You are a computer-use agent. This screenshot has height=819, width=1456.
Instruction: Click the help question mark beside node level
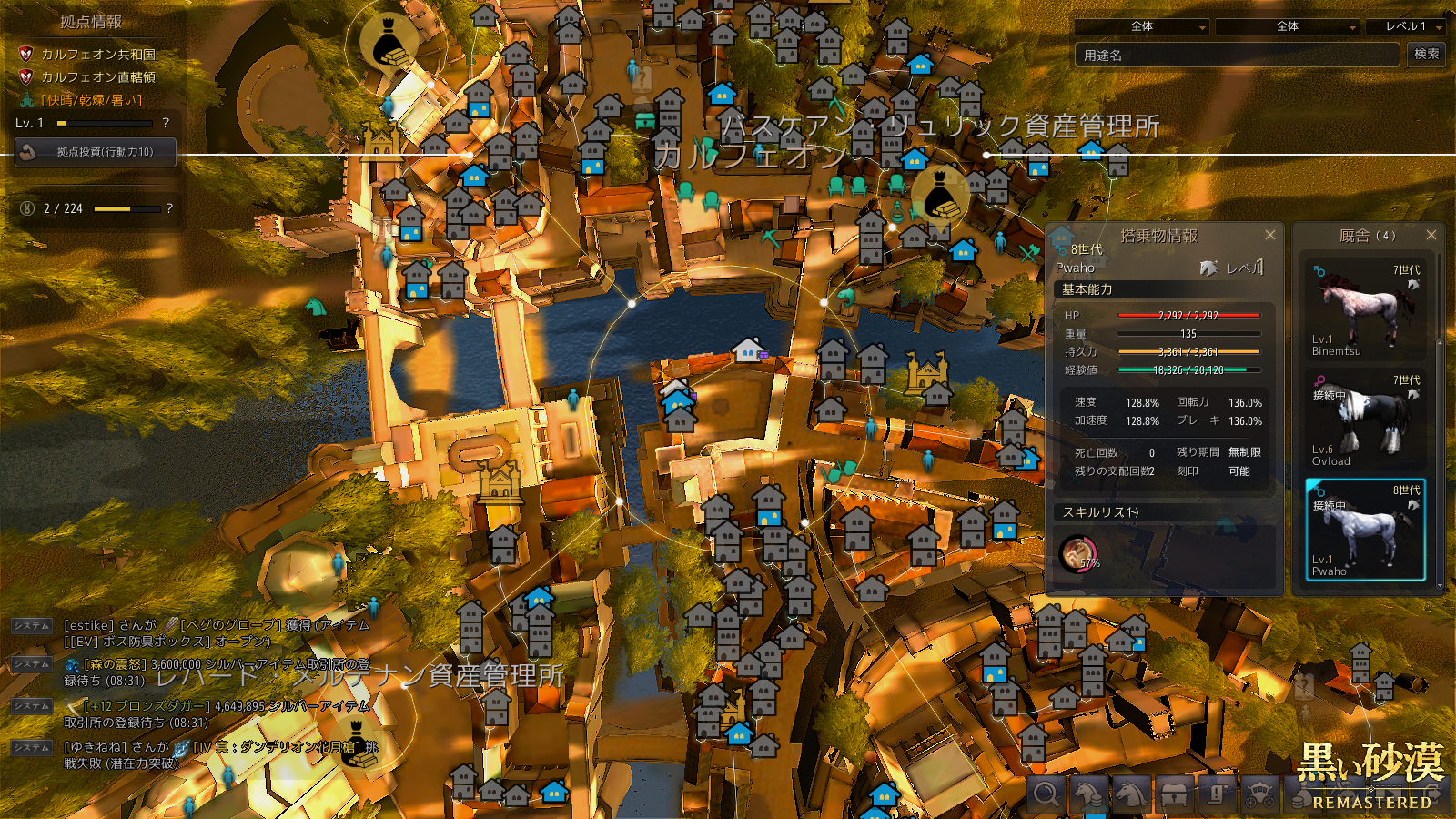166,123
